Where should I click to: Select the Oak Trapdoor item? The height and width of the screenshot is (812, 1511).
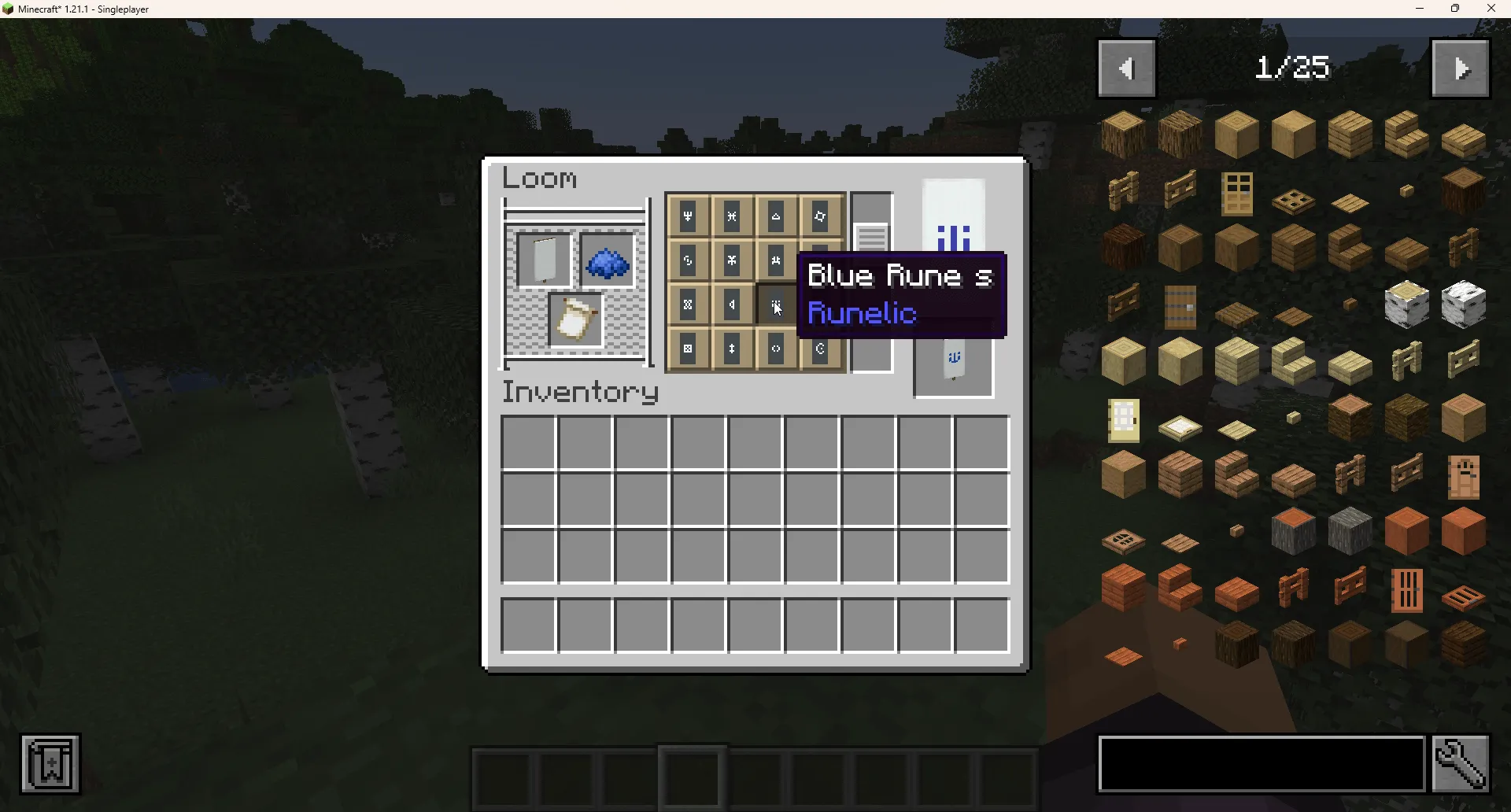coord(1294,199)
